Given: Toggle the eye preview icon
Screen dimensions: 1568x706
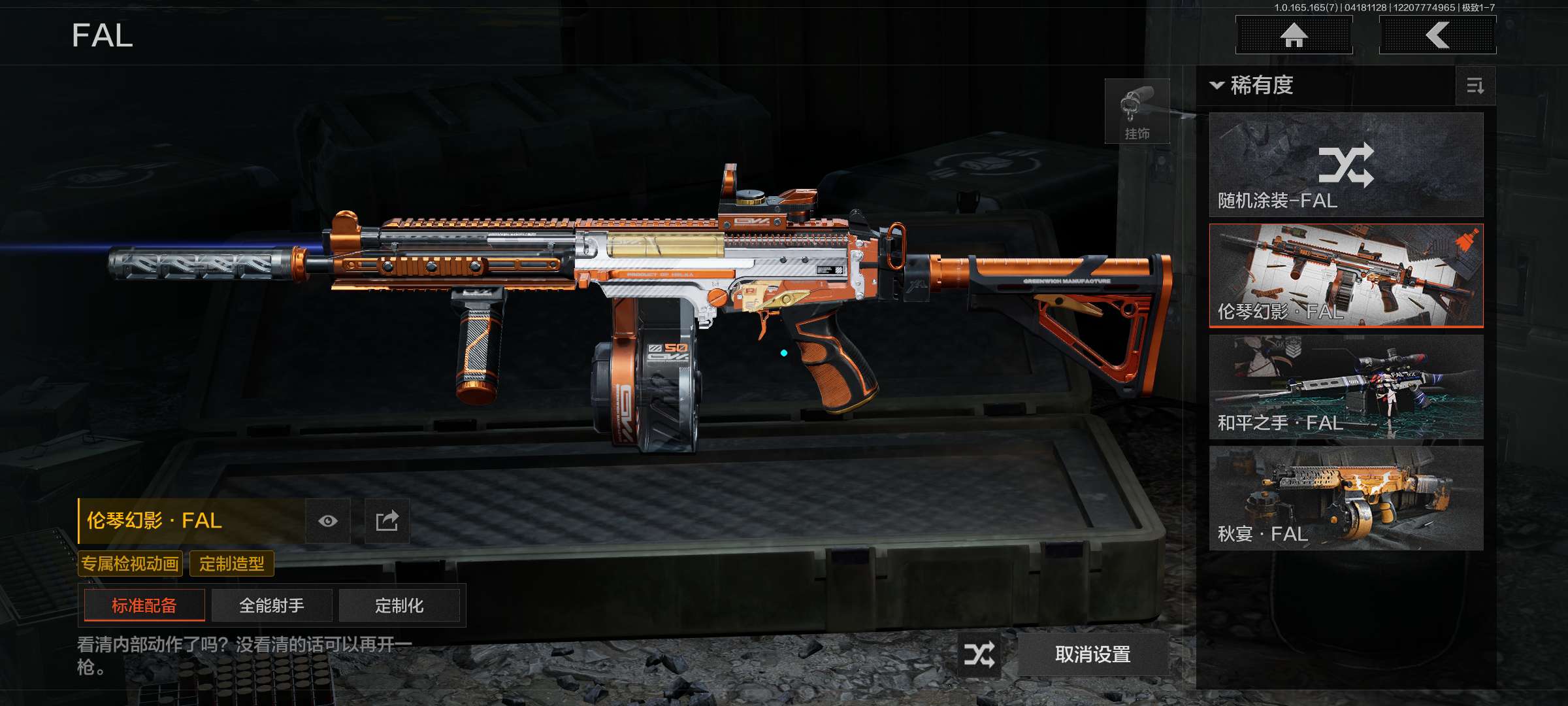Looking at the screenshot, I should point(328,521).
